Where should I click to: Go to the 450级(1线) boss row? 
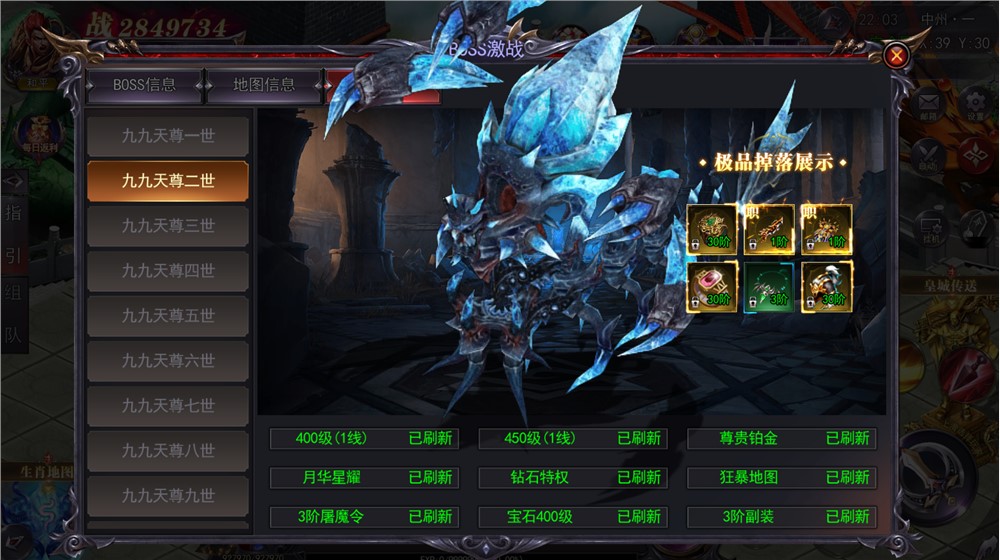click(573, 438)
